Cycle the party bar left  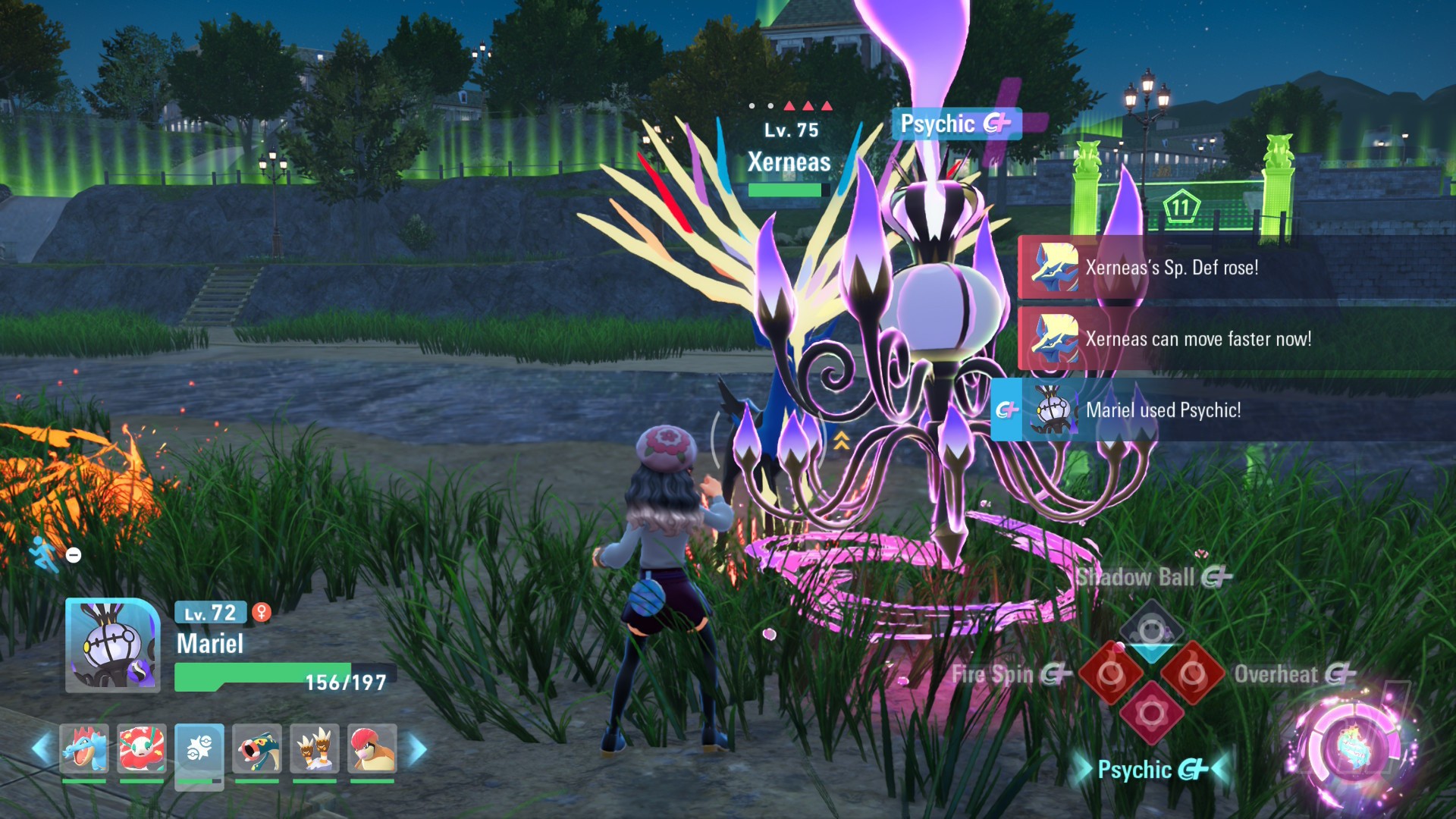41,749
